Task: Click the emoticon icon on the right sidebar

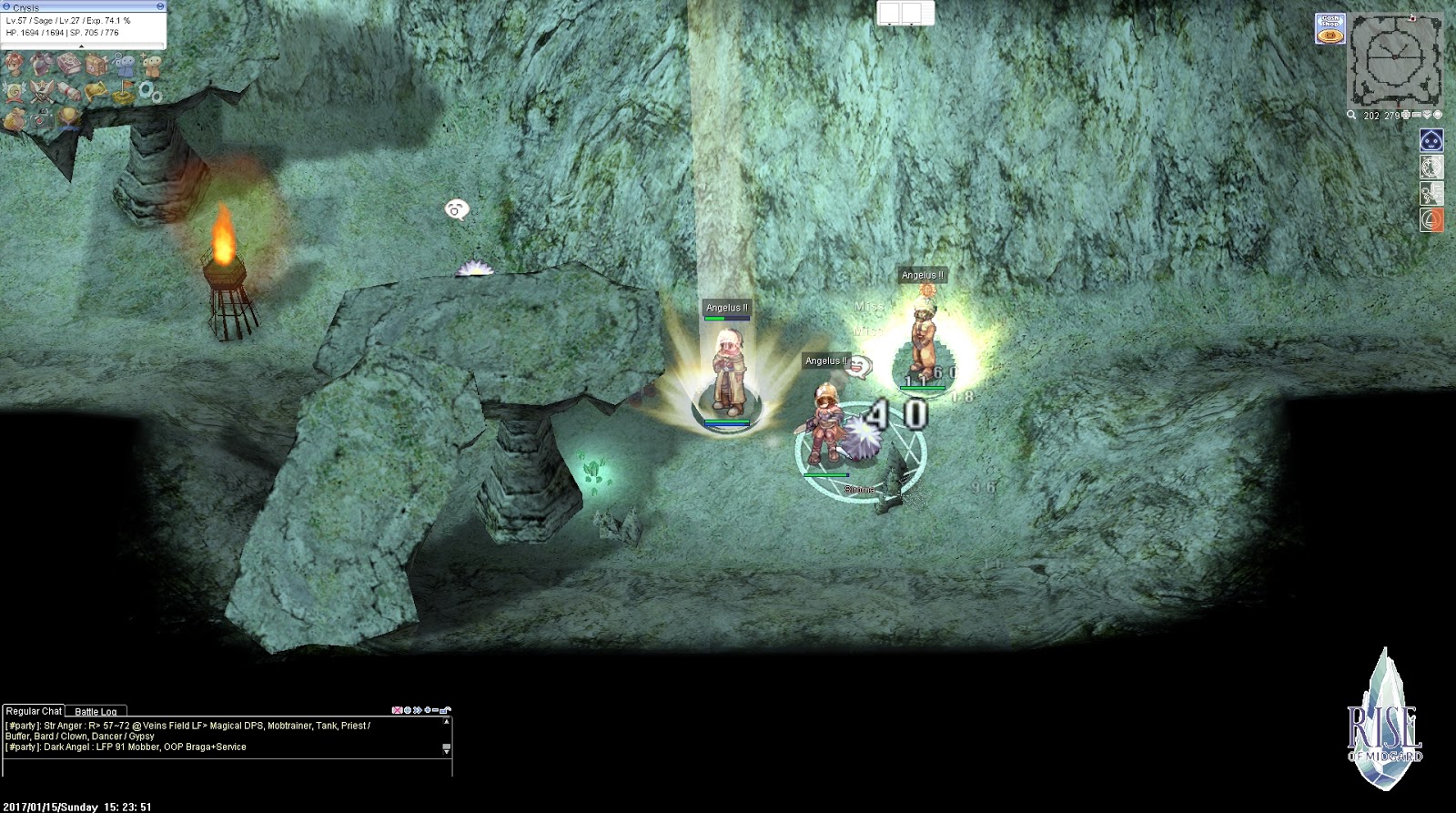Action: coord(1431,139)
